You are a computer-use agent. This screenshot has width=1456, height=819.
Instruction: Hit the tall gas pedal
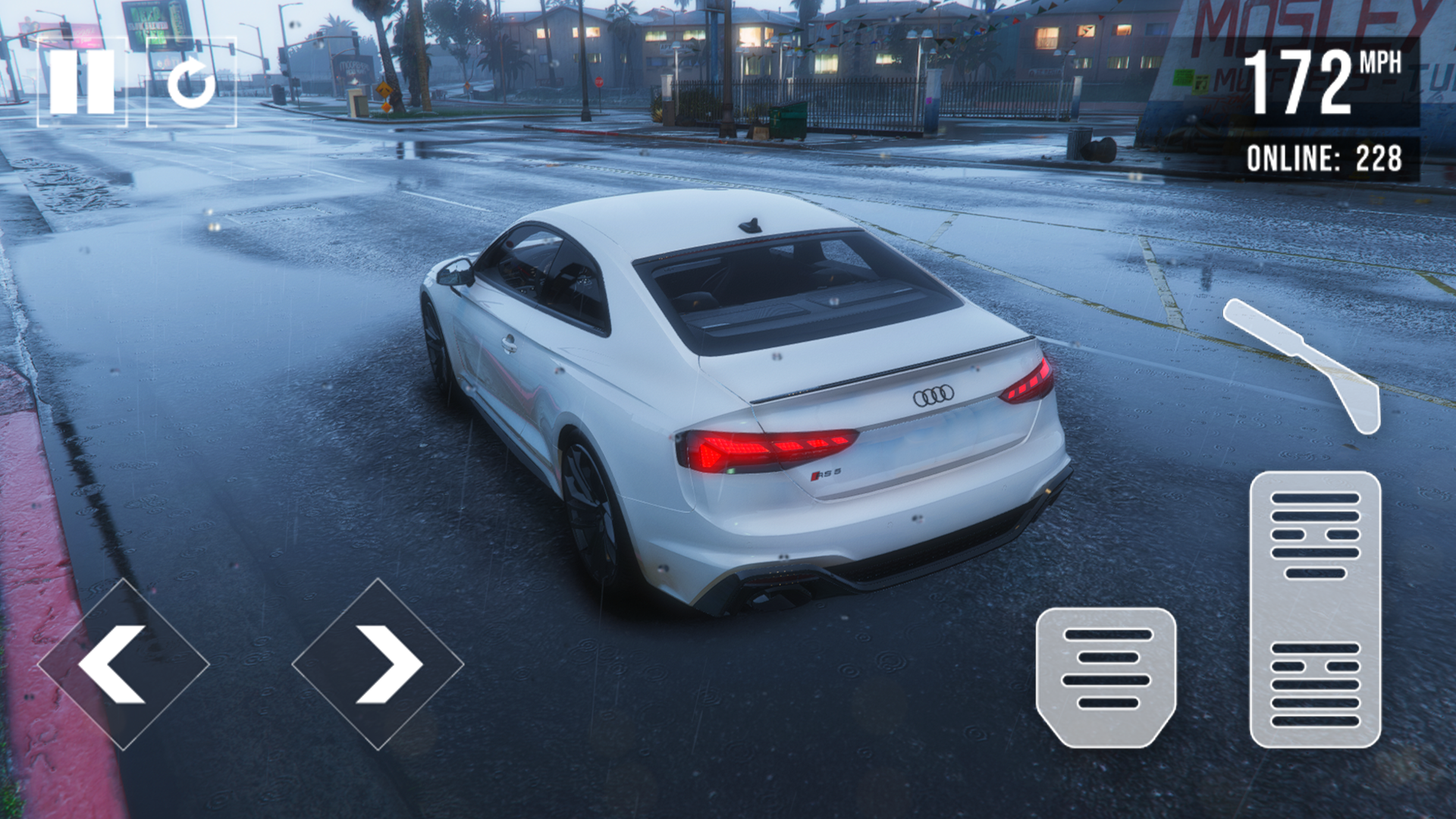pos(1315,608)
